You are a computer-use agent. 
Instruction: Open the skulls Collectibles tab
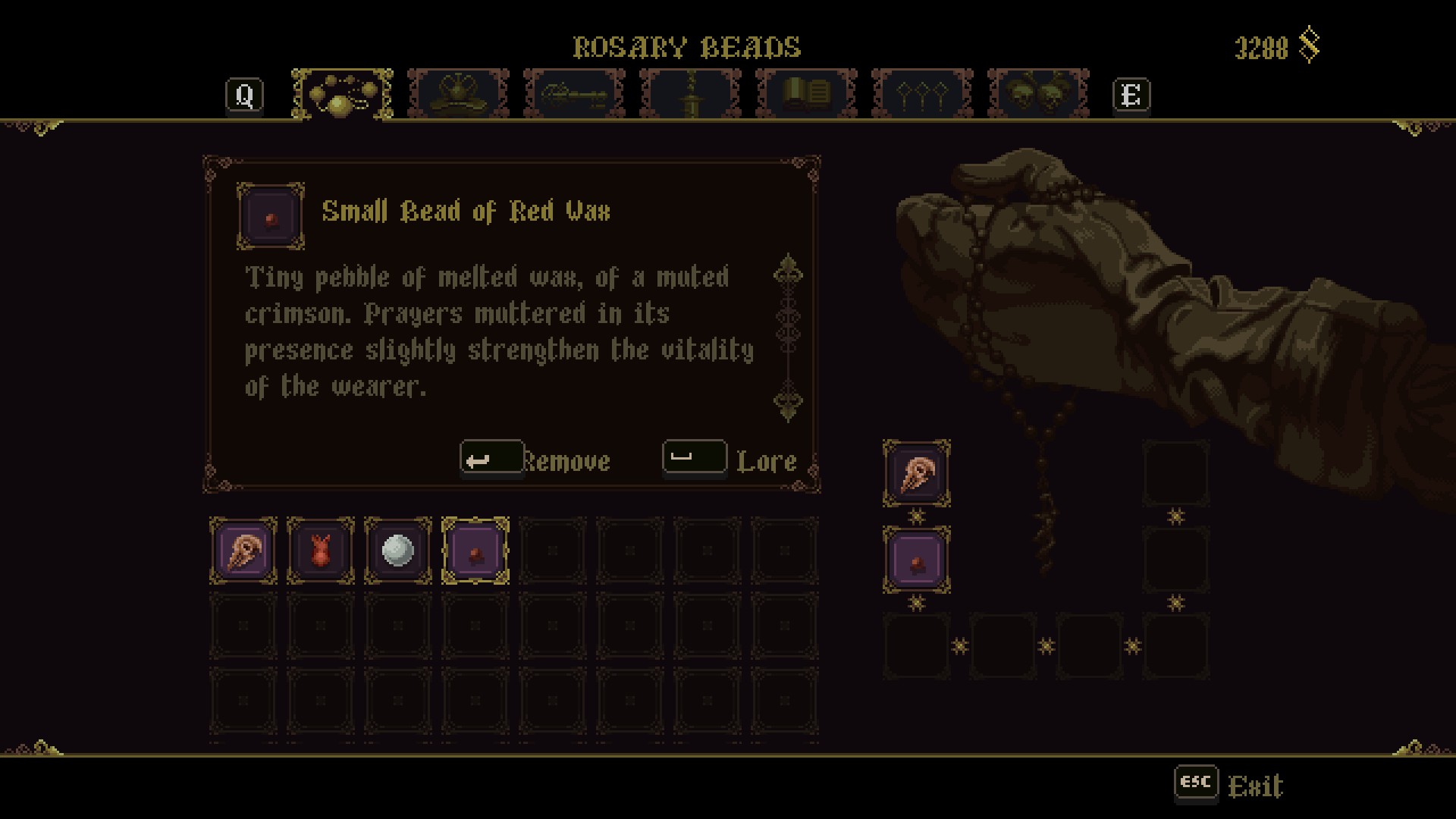click(x=1038, y=95)
